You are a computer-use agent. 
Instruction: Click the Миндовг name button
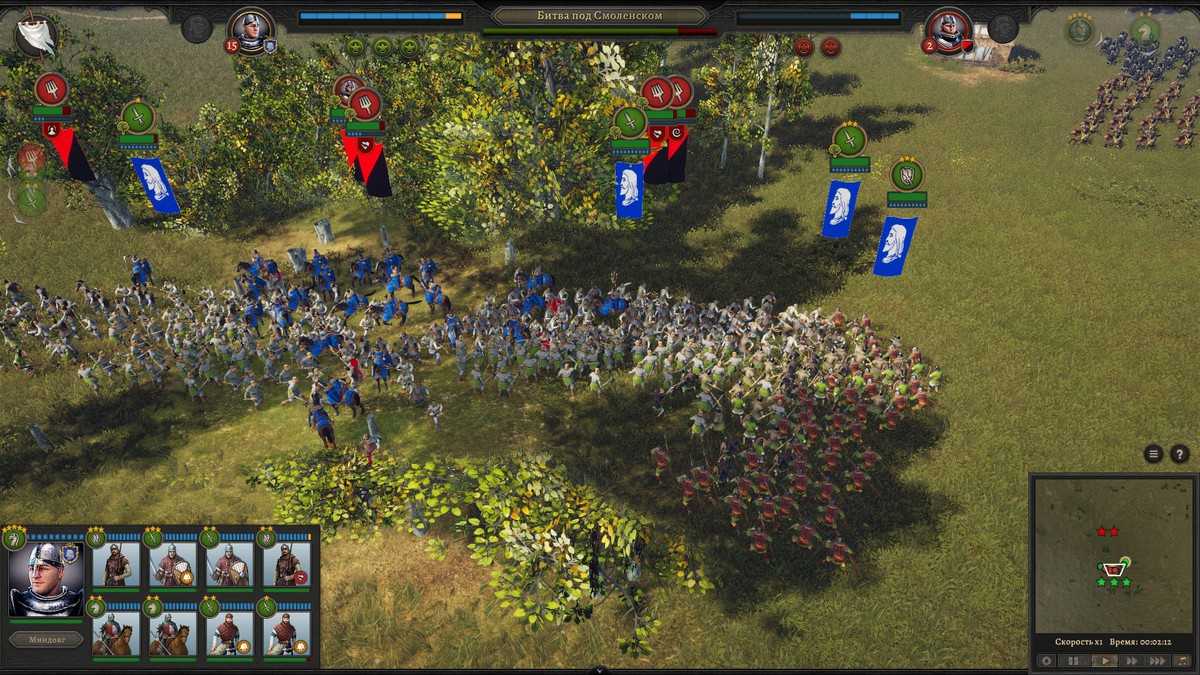[46, 639]
